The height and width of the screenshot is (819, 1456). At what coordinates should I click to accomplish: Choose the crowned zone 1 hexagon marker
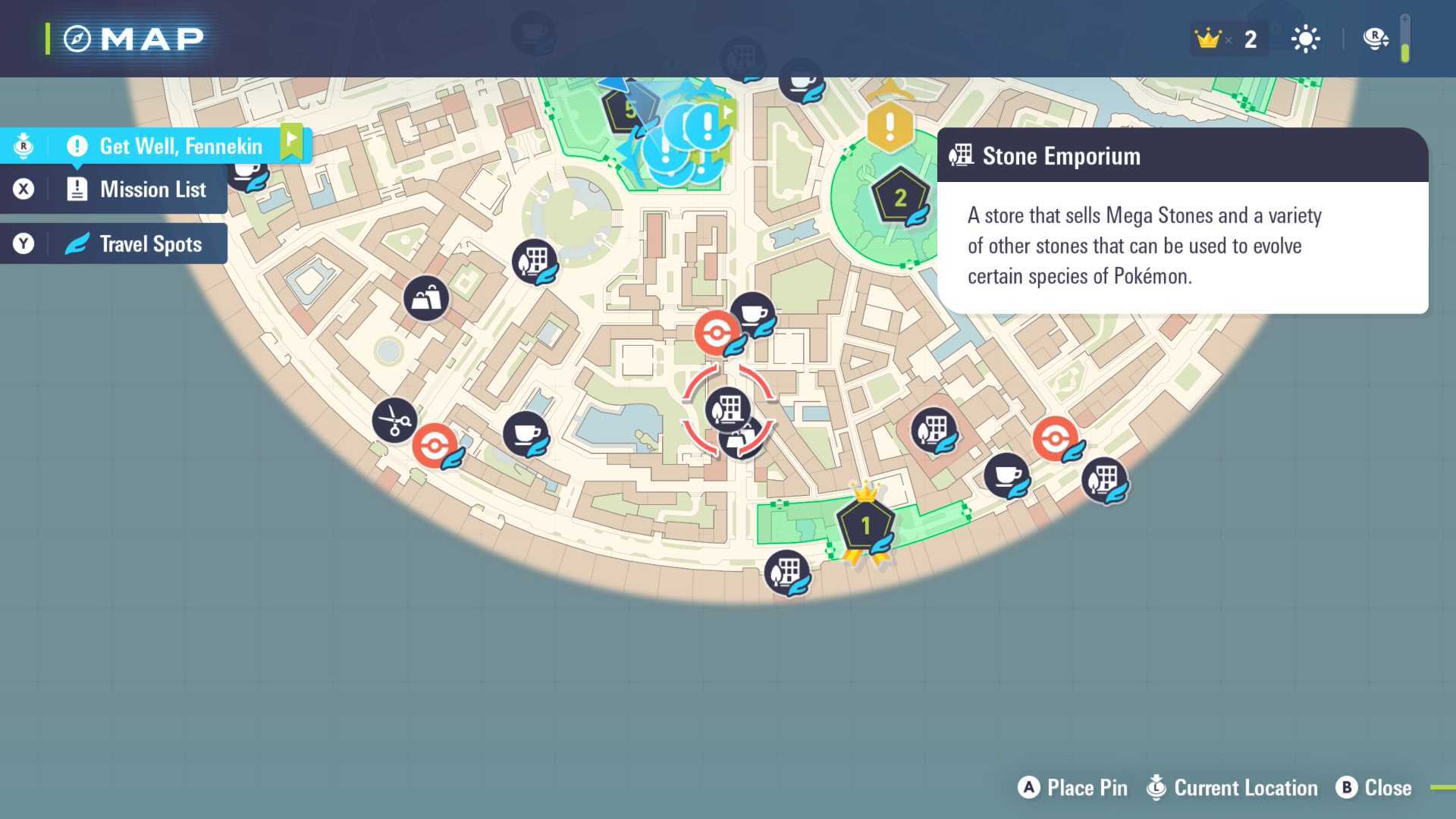coord(865,525)
